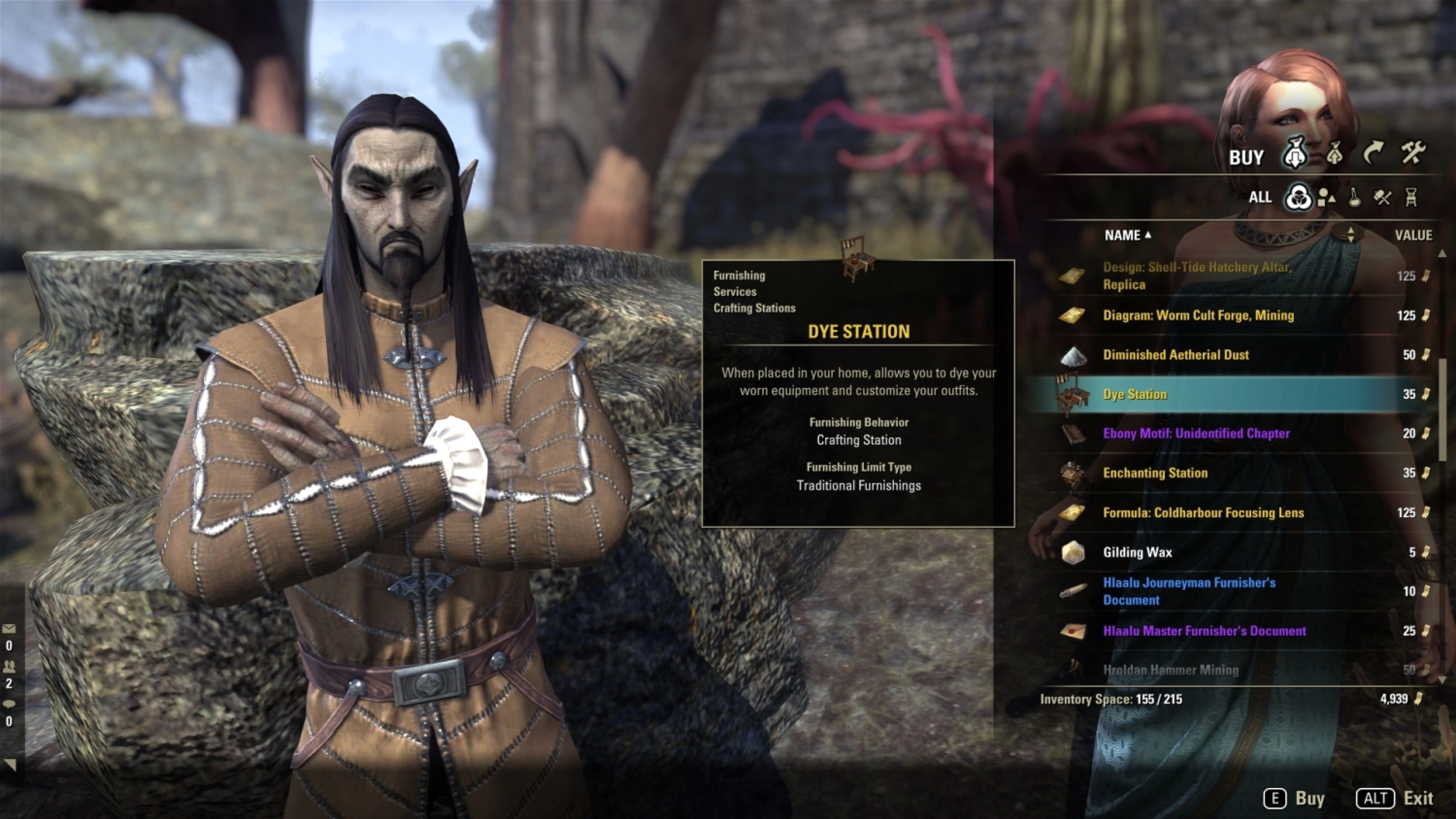Open the Repair hammer-and-wrench tab
This screenshot has width=1456, height=819.
[1412, 153]
